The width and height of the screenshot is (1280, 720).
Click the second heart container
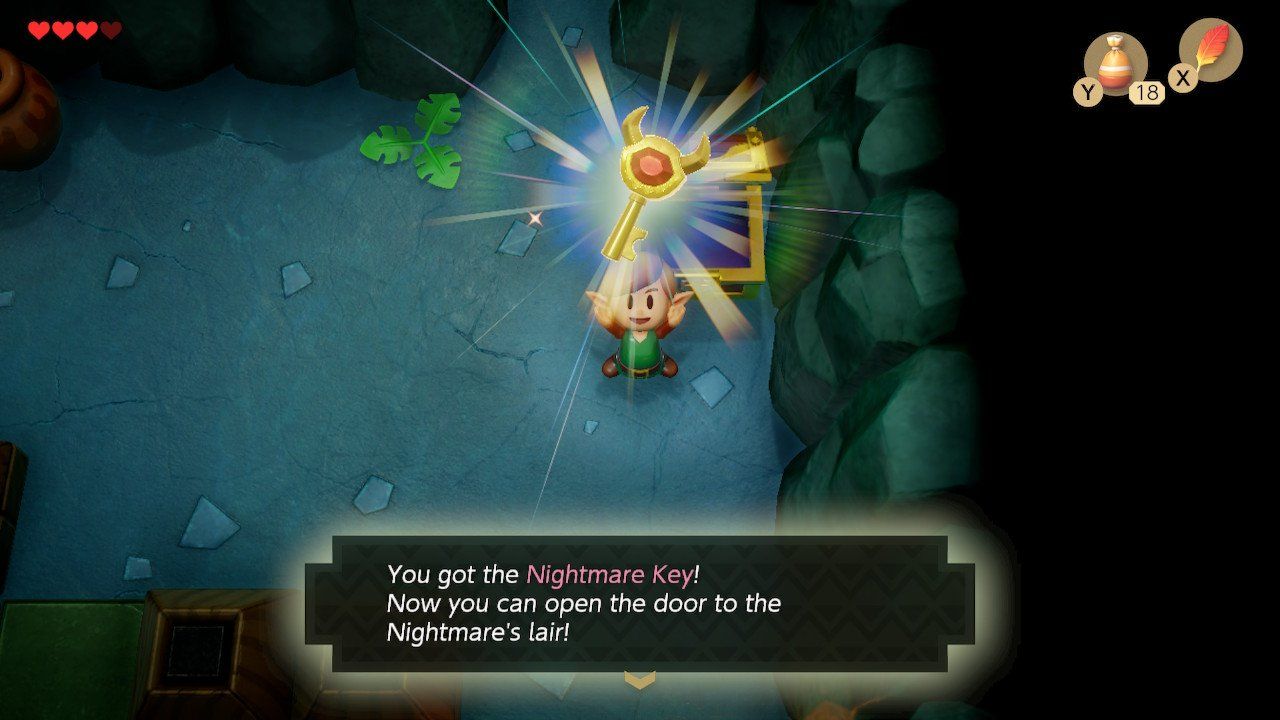point(61,28)
